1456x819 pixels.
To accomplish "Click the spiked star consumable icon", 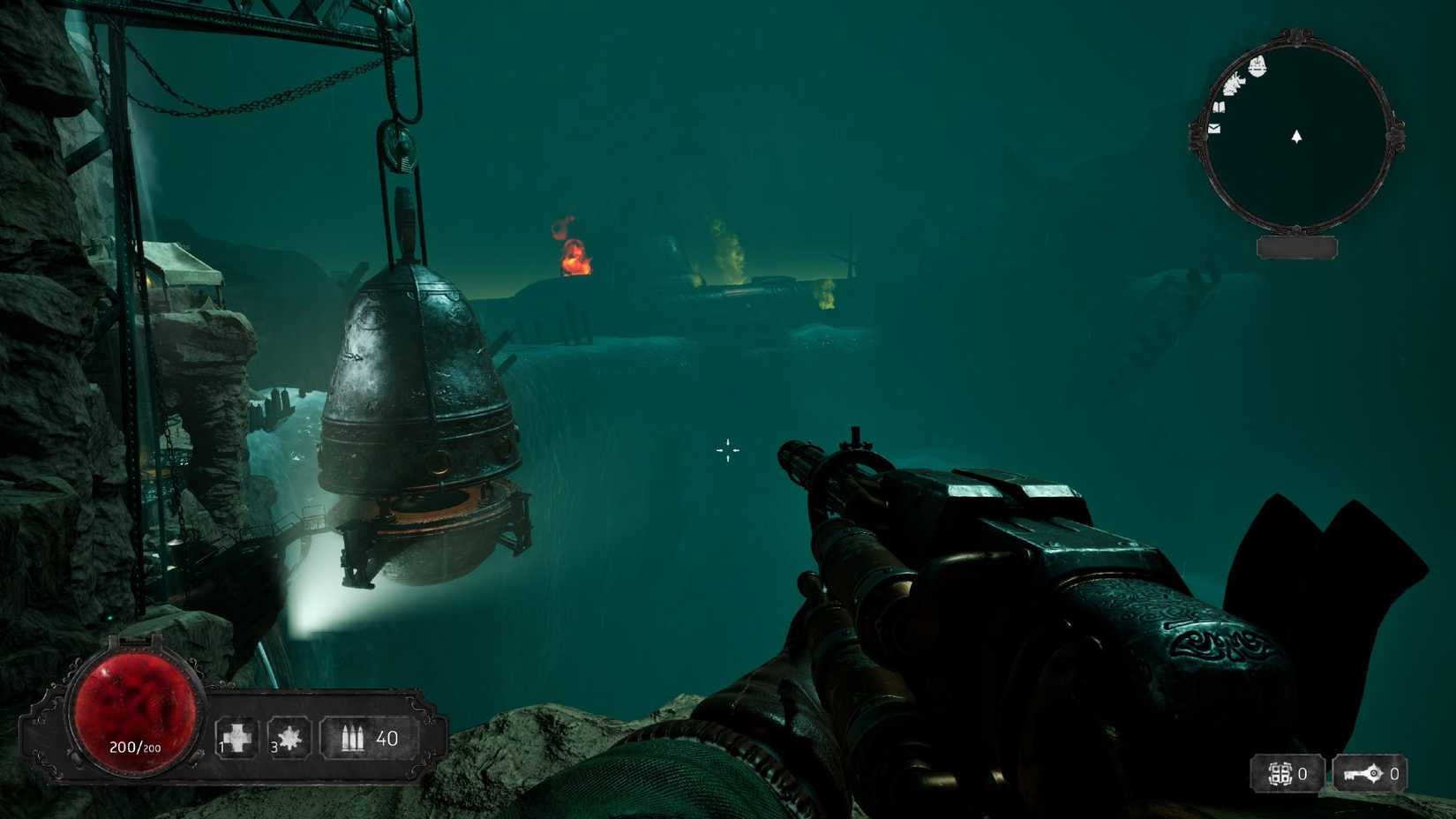I will point(291,735).
